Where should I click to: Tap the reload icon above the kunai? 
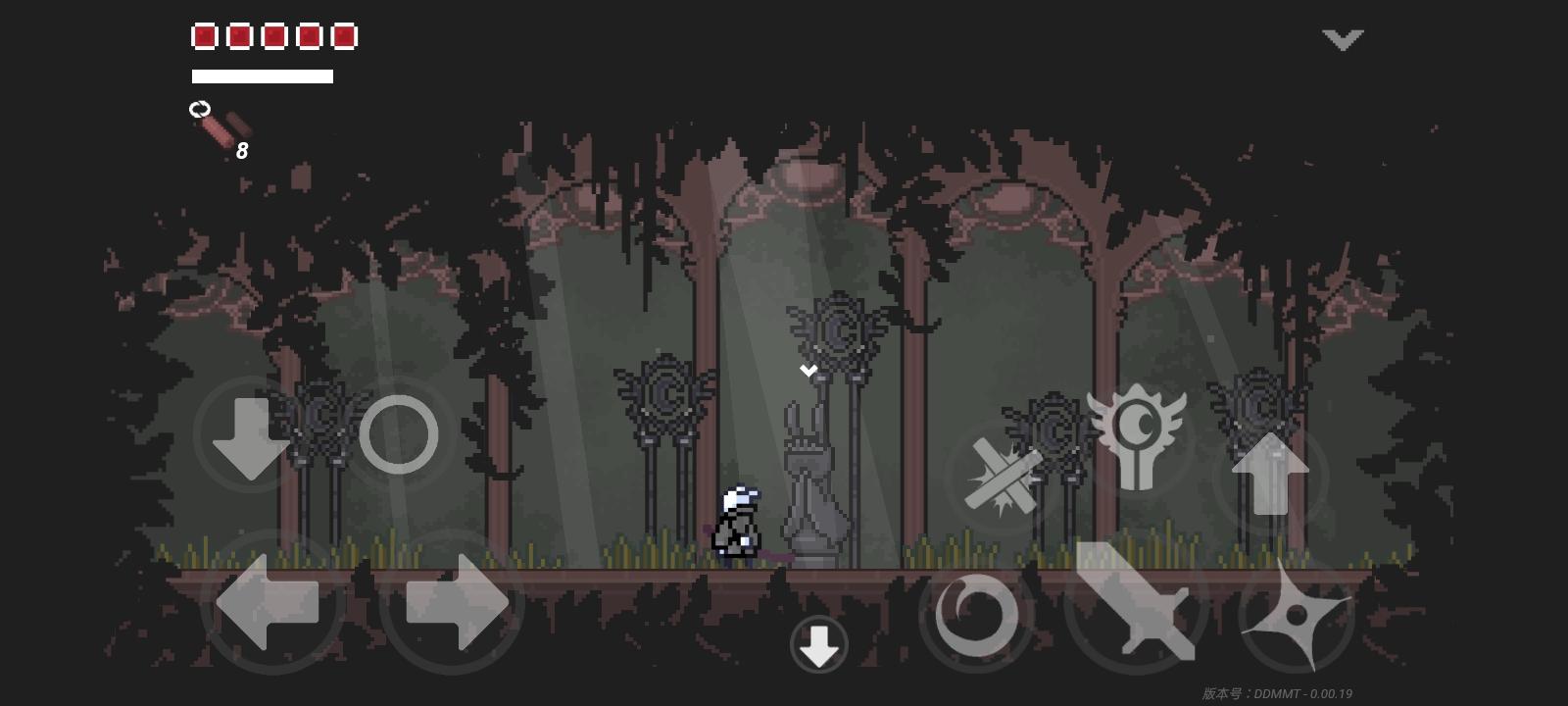[x=201, y=110]
